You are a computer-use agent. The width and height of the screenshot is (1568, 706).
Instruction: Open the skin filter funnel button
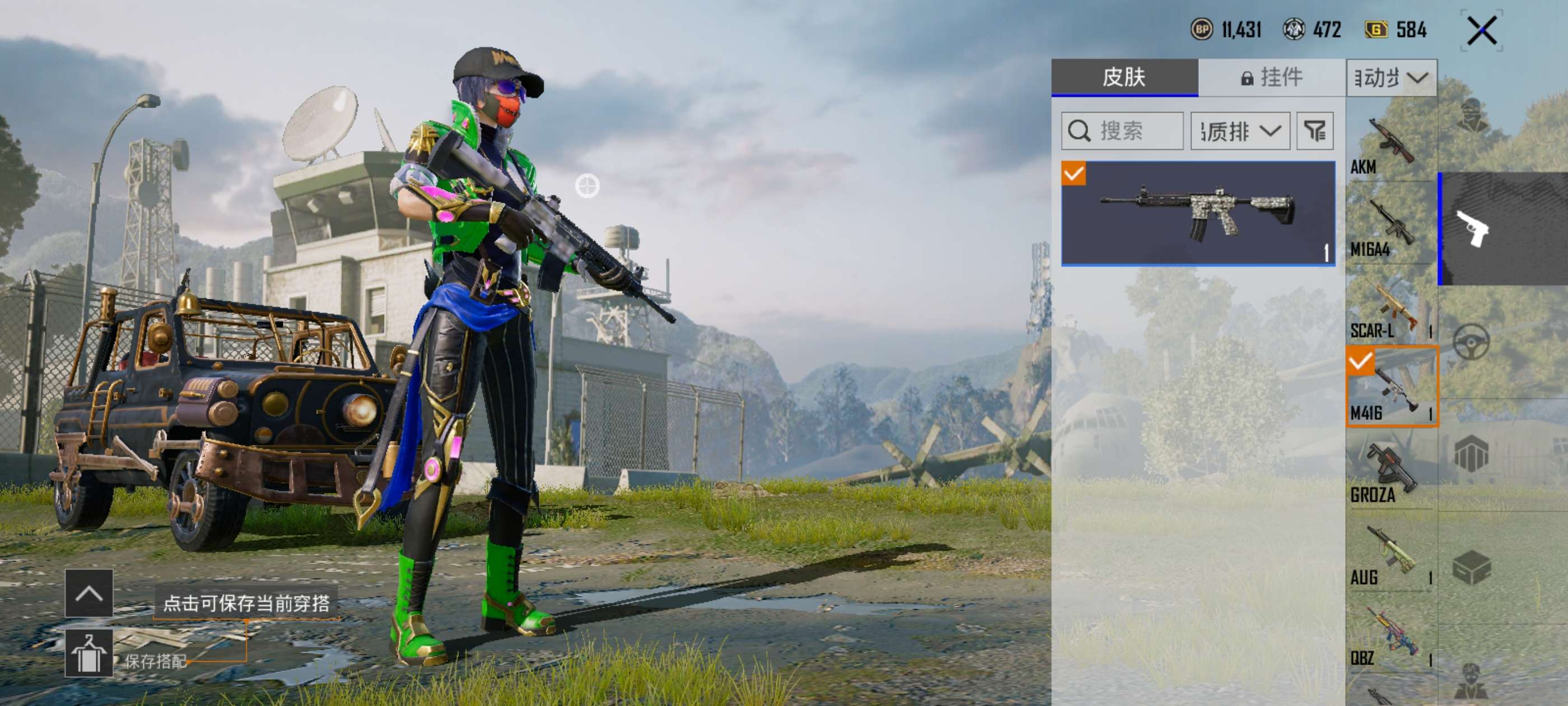[x=1315, y=131]
